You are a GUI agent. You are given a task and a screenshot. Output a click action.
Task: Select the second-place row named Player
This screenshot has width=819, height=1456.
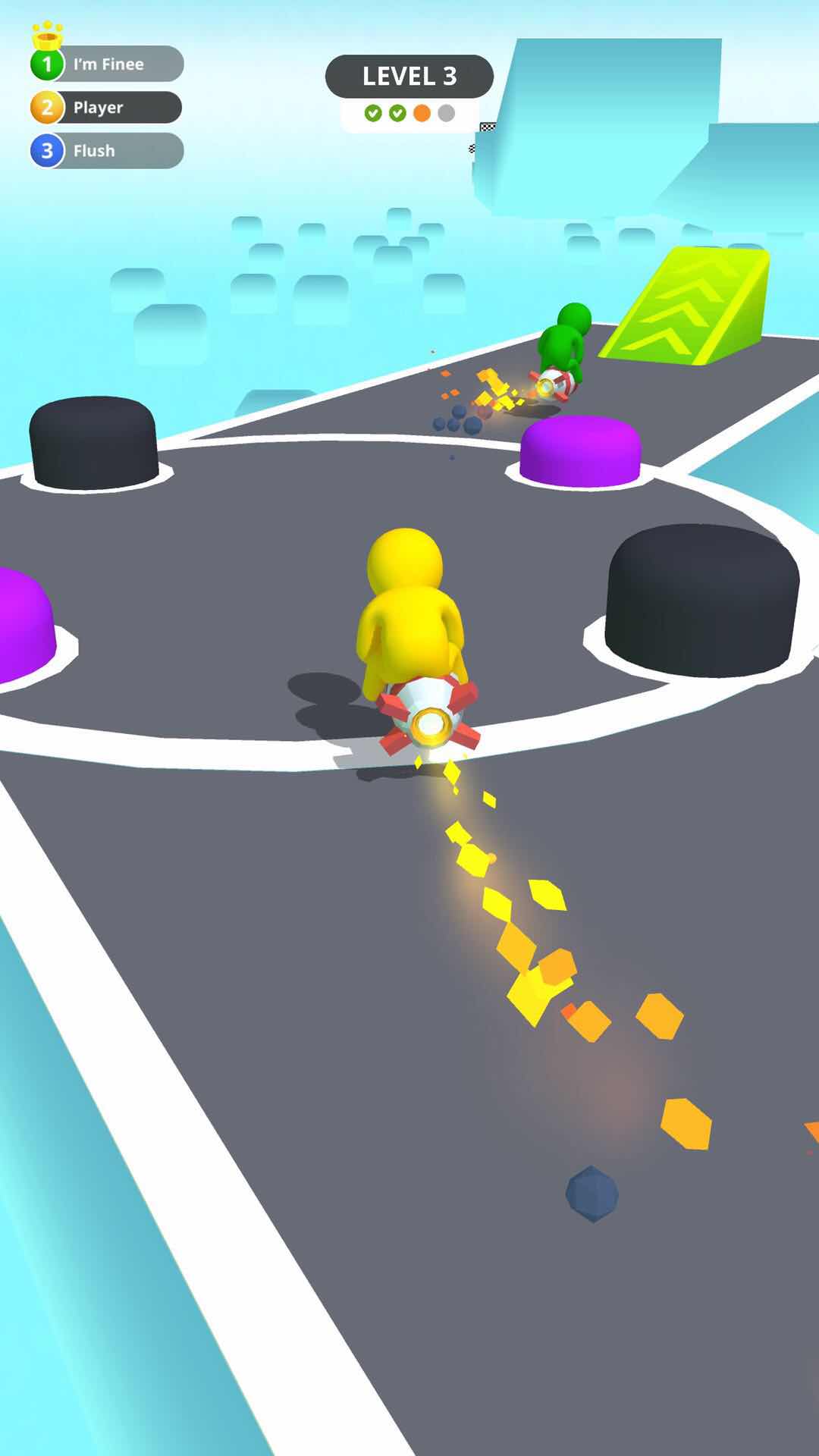(106, 108)
